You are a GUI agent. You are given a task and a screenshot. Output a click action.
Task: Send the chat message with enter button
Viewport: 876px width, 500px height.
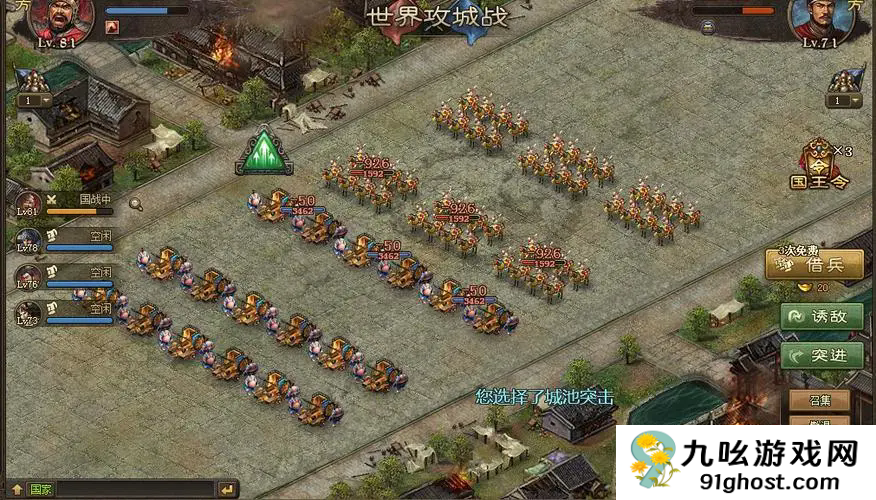(228, 490)
